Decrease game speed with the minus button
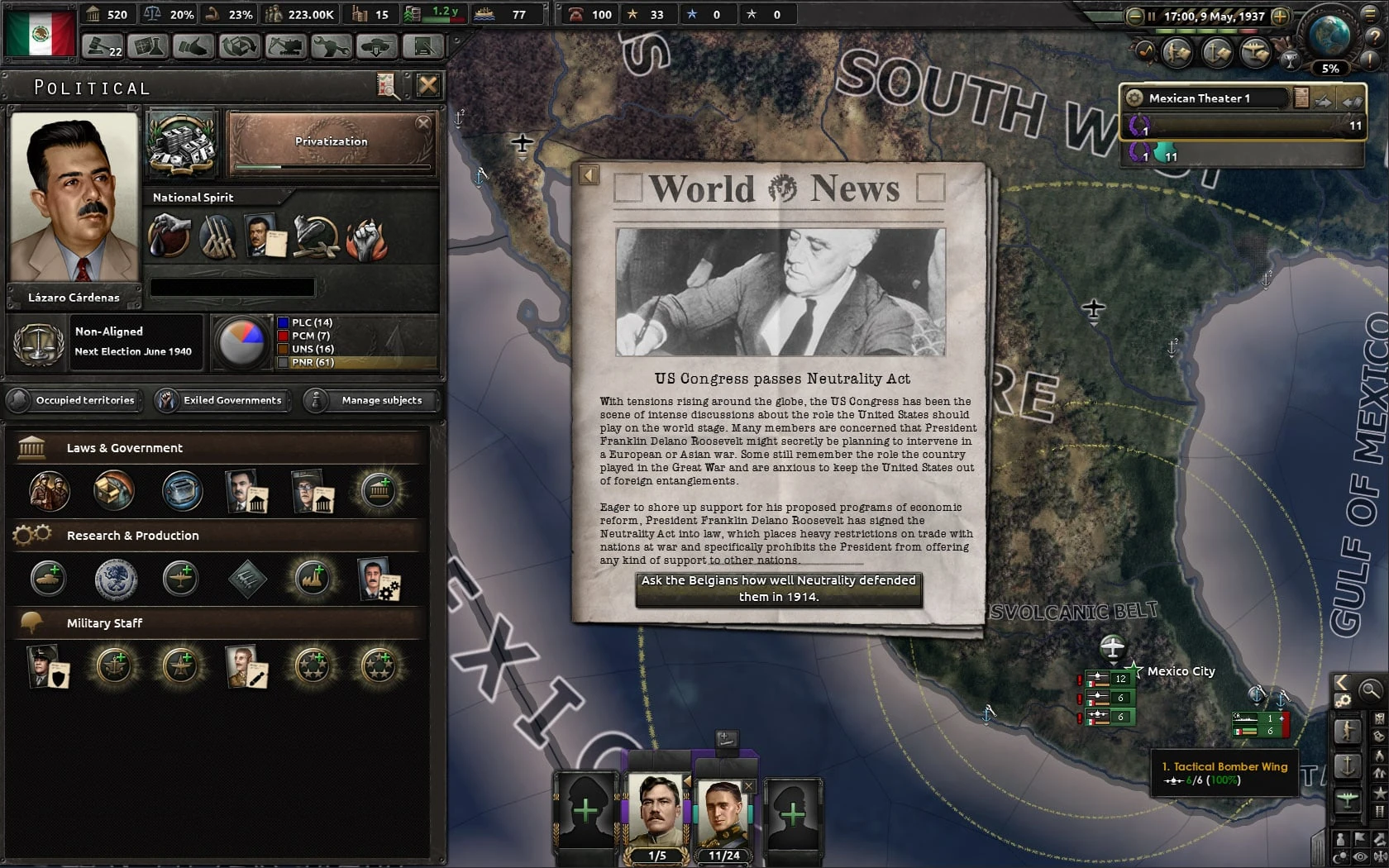This screenshot has height=868, width=1389. [1135, 16]
